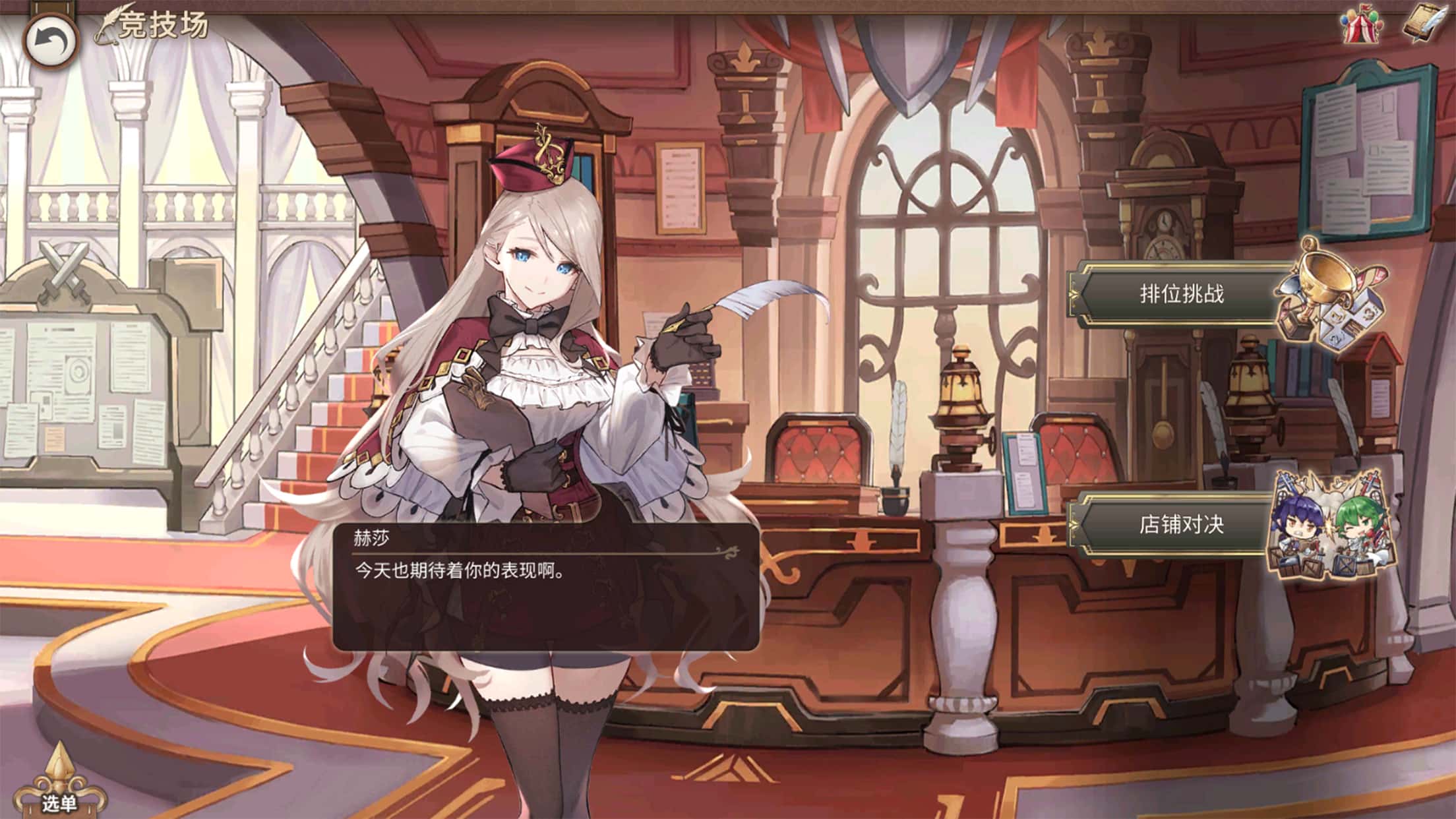The width and height of the screenshot is (1456, 819).
Task: Advance 赫莎's dialogue box
Action: point(545,587)
